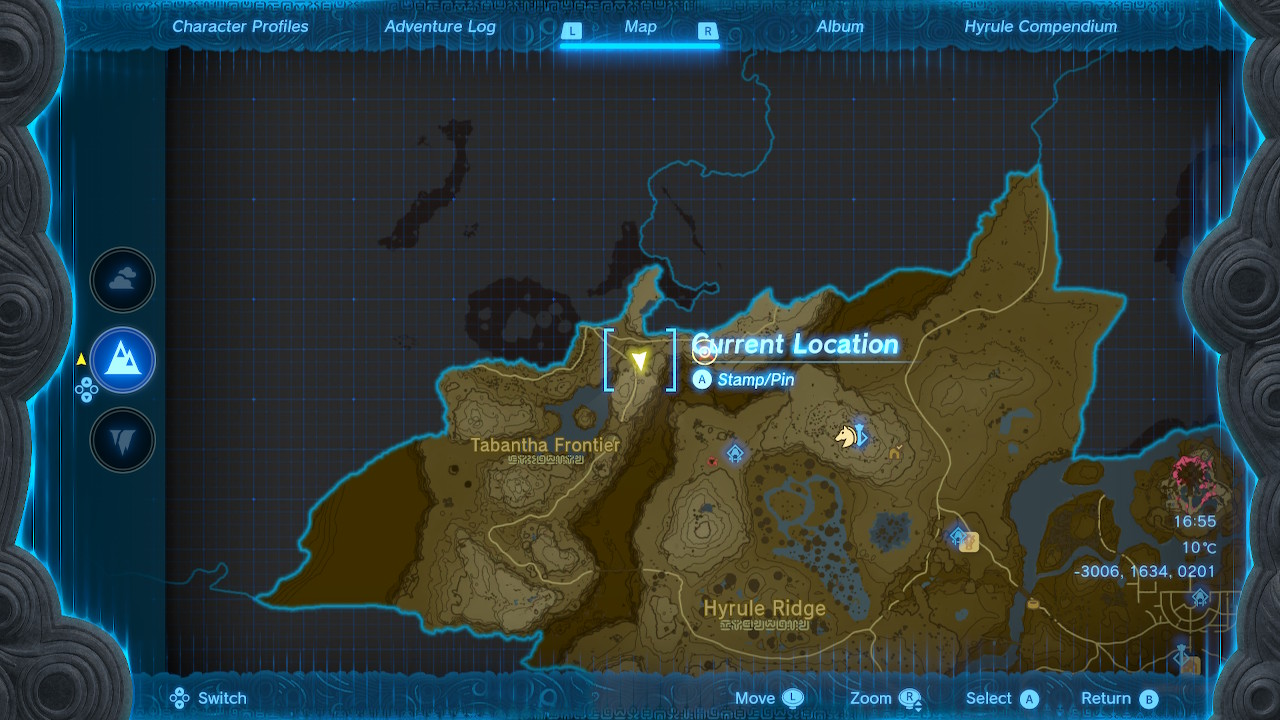Select the shrine icon west of Hyrule Ridge
The width and height of the screenshot is (1280, 720).
[735, 452]
